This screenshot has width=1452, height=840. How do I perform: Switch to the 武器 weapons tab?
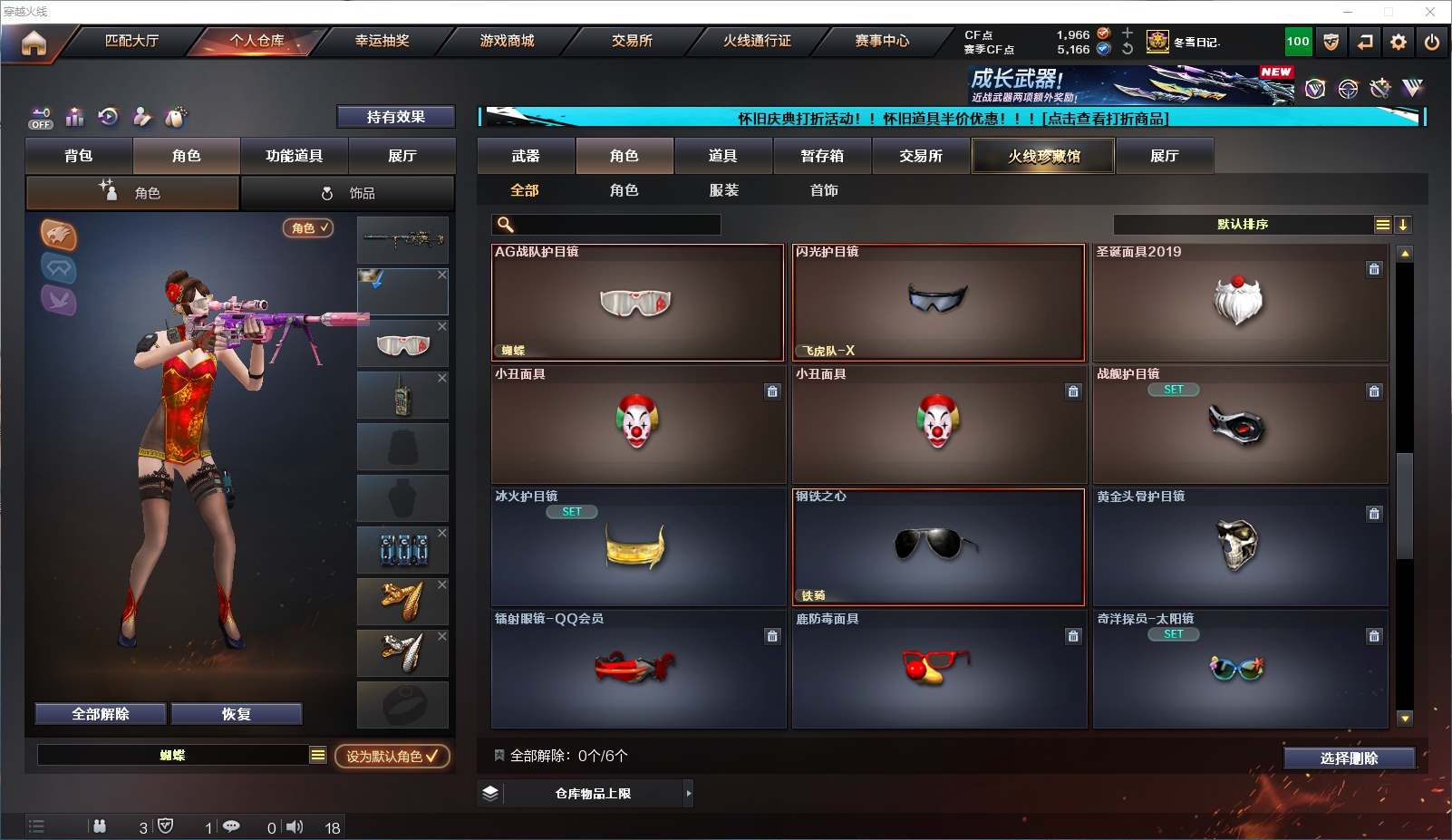tap(526, 156)
